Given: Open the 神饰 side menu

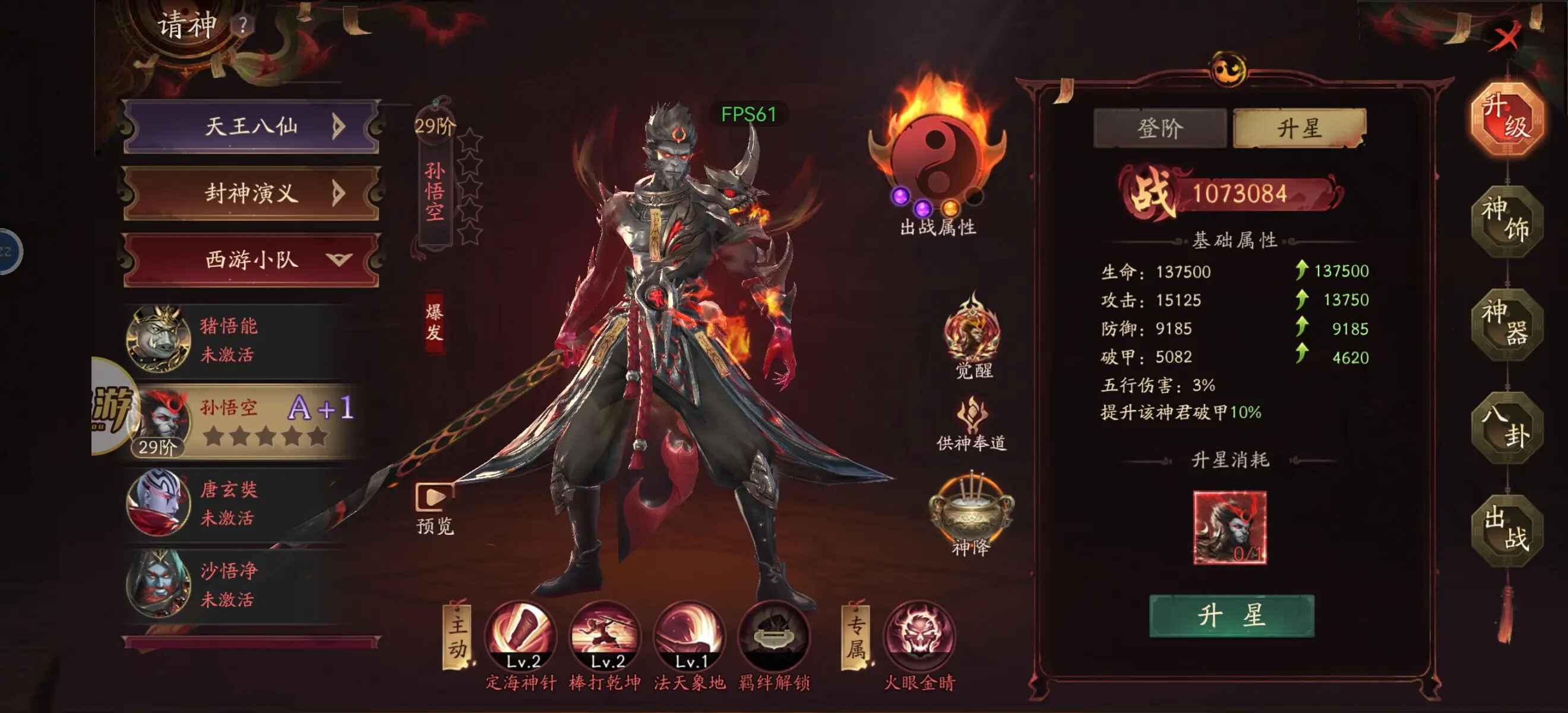Looking at the screenshot, I should [x=1506, y=220].
